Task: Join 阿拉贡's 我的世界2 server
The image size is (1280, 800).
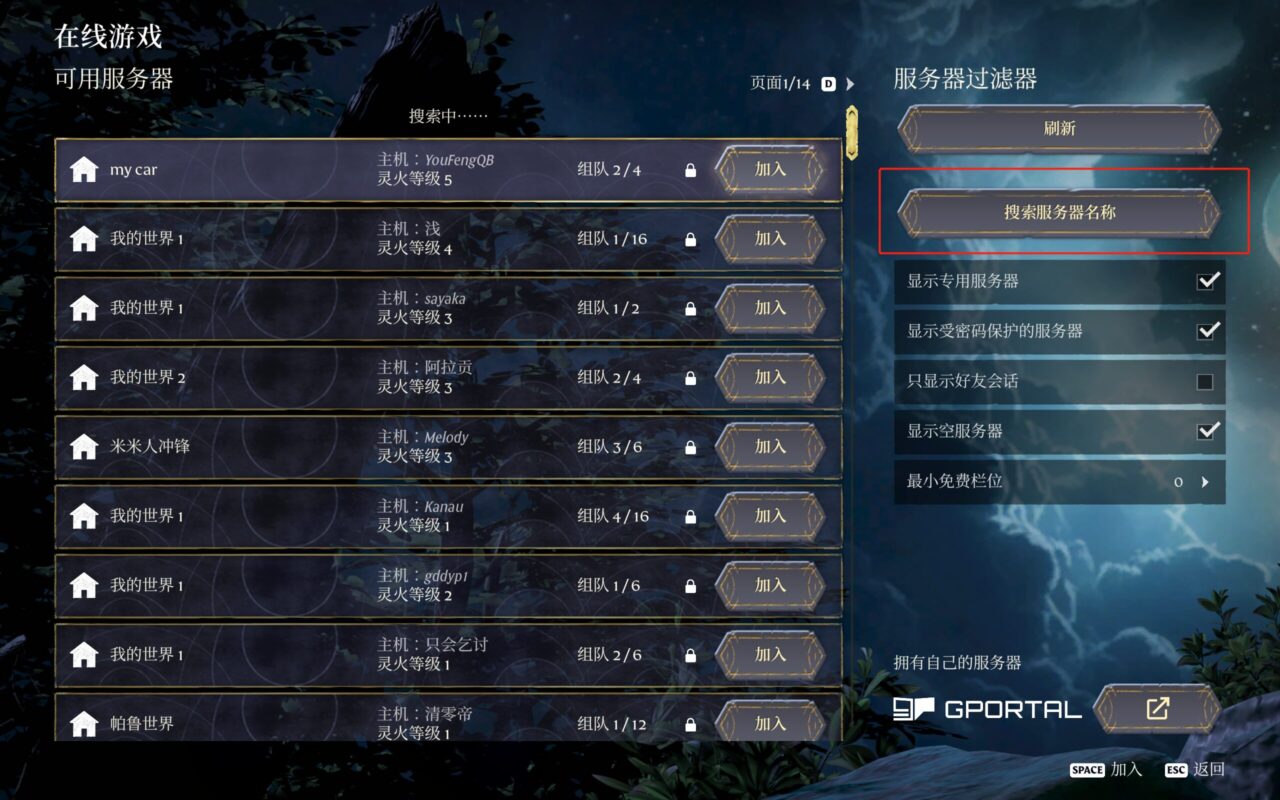Action: point(770,377)
